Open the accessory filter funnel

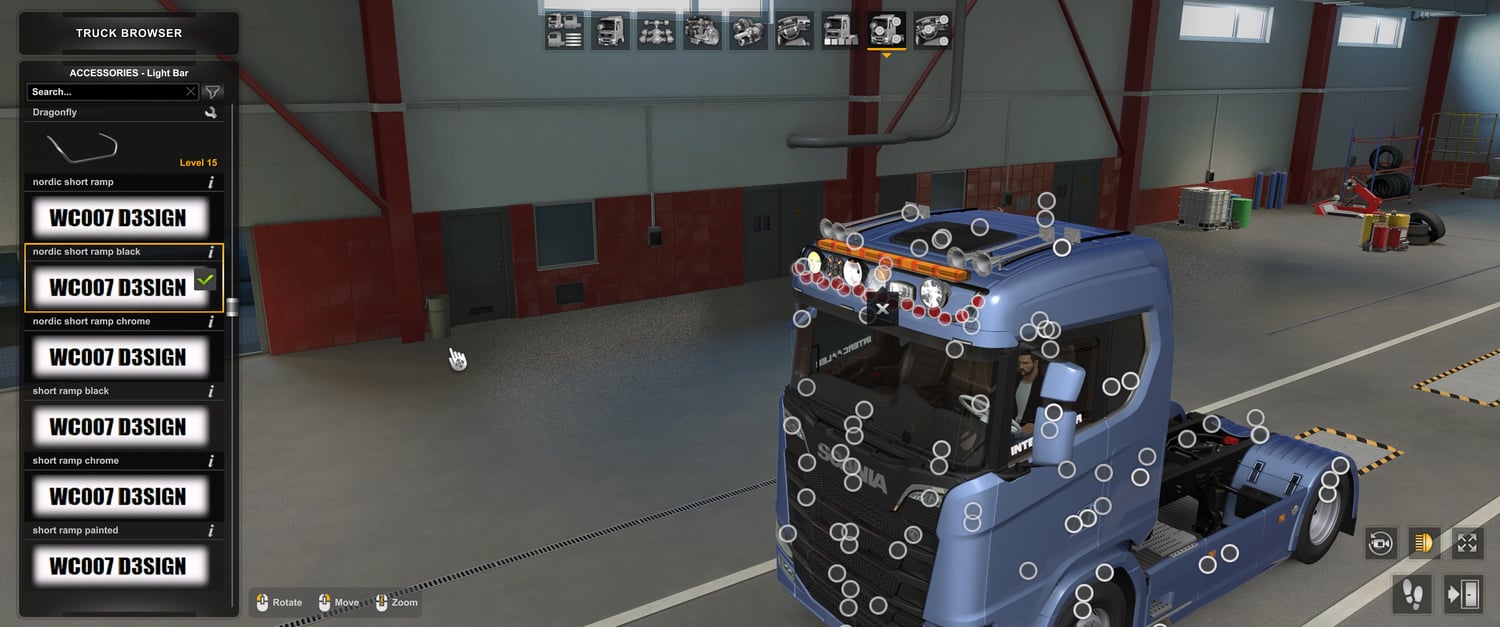212,92
